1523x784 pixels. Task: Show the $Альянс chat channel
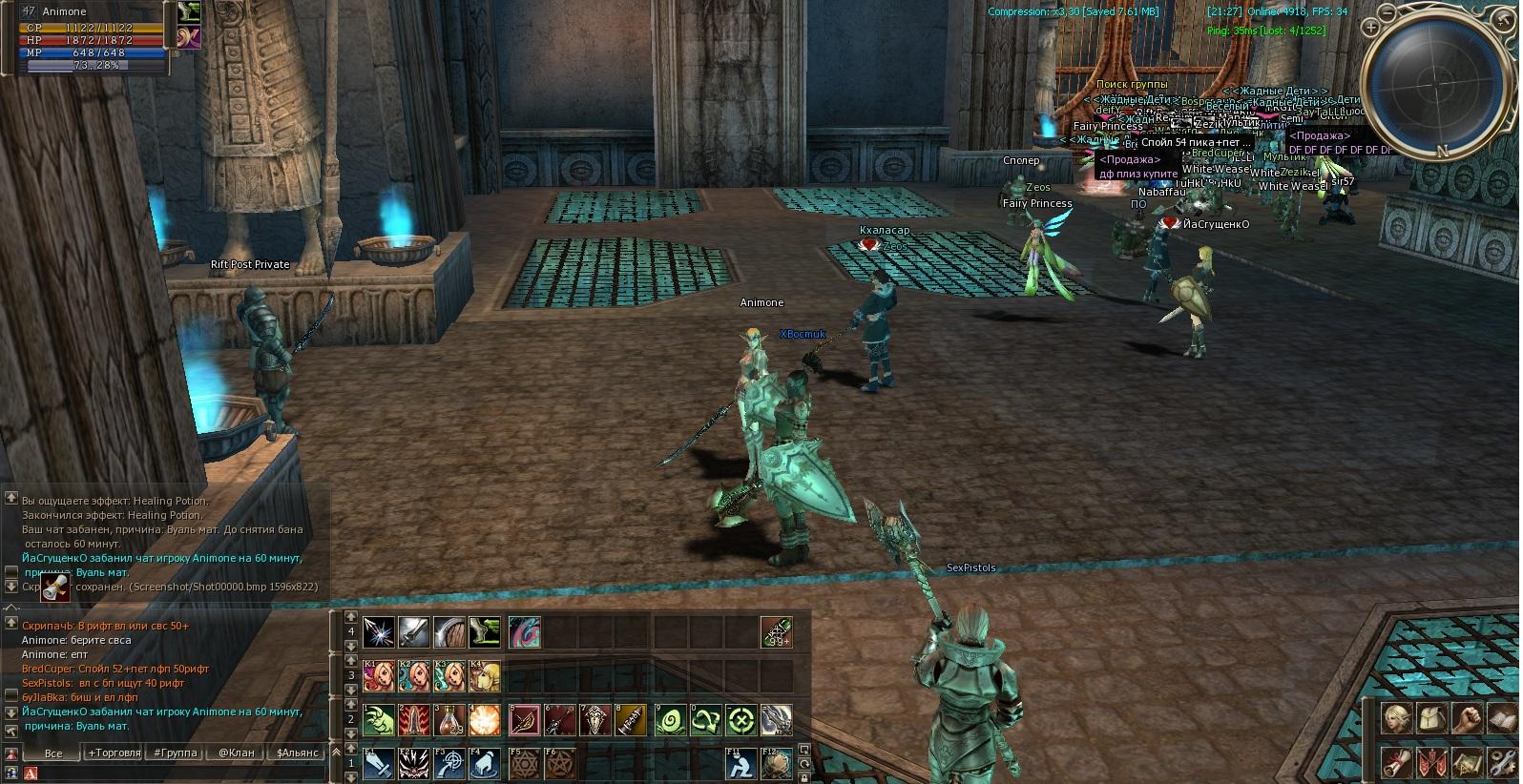[x=296, y=753]
